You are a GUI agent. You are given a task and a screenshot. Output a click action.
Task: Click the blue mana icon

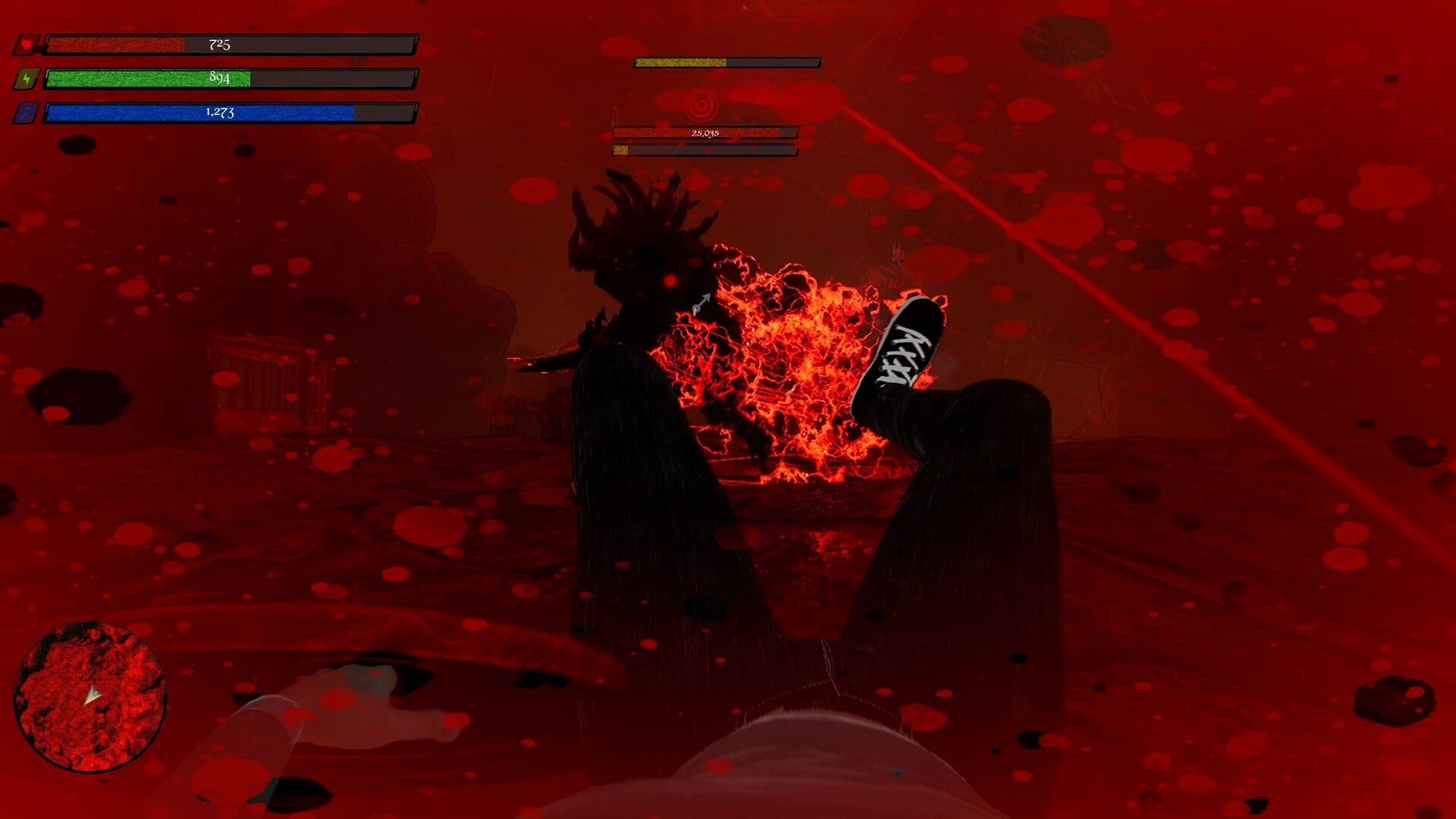(x=27, y=113)
